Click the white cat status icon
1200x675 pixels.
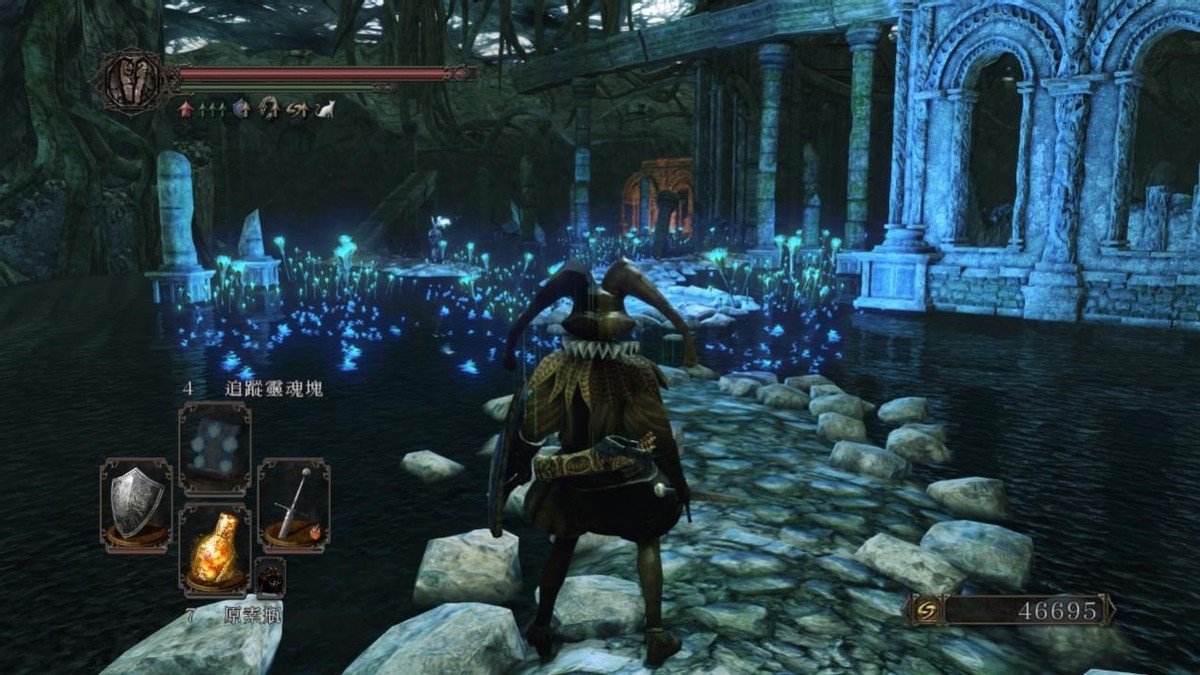(x=324, y=109)
